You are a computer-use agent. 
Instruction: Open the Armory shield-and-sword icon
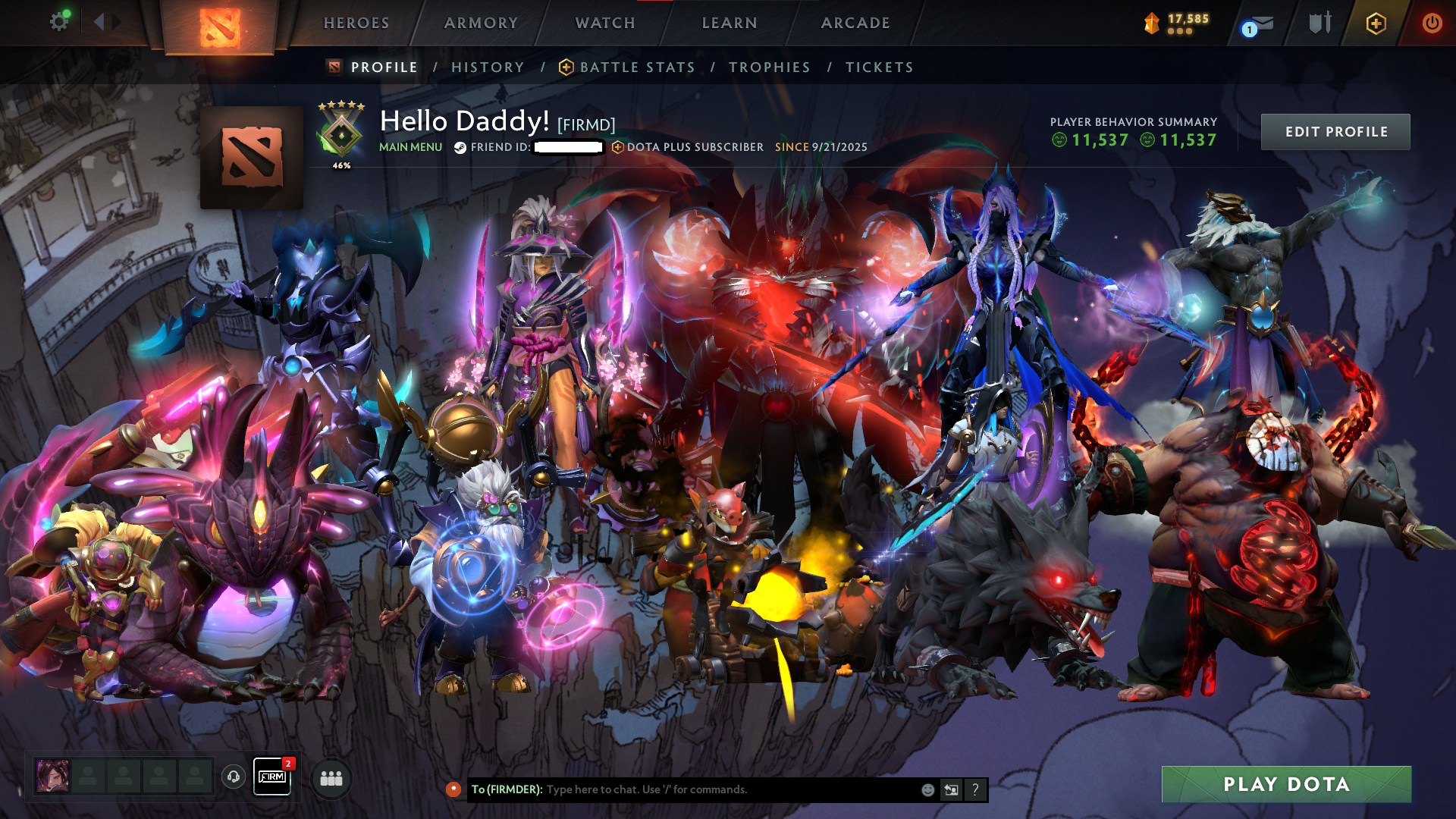tap(1319, 23)
